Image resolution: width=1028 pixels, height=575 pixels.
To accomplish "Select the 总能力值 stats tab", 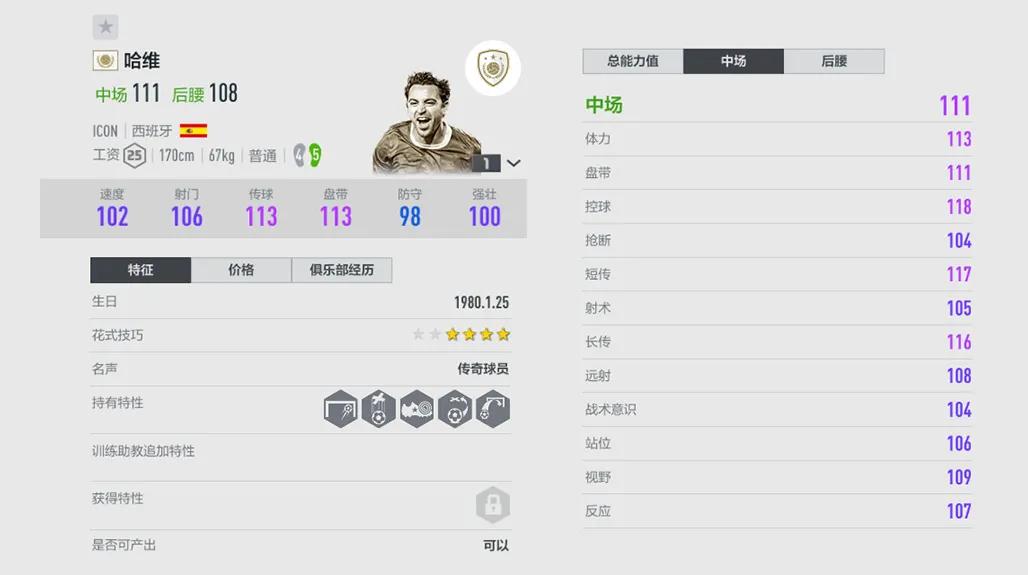I will pyautogui.click(x=633, y=61).
